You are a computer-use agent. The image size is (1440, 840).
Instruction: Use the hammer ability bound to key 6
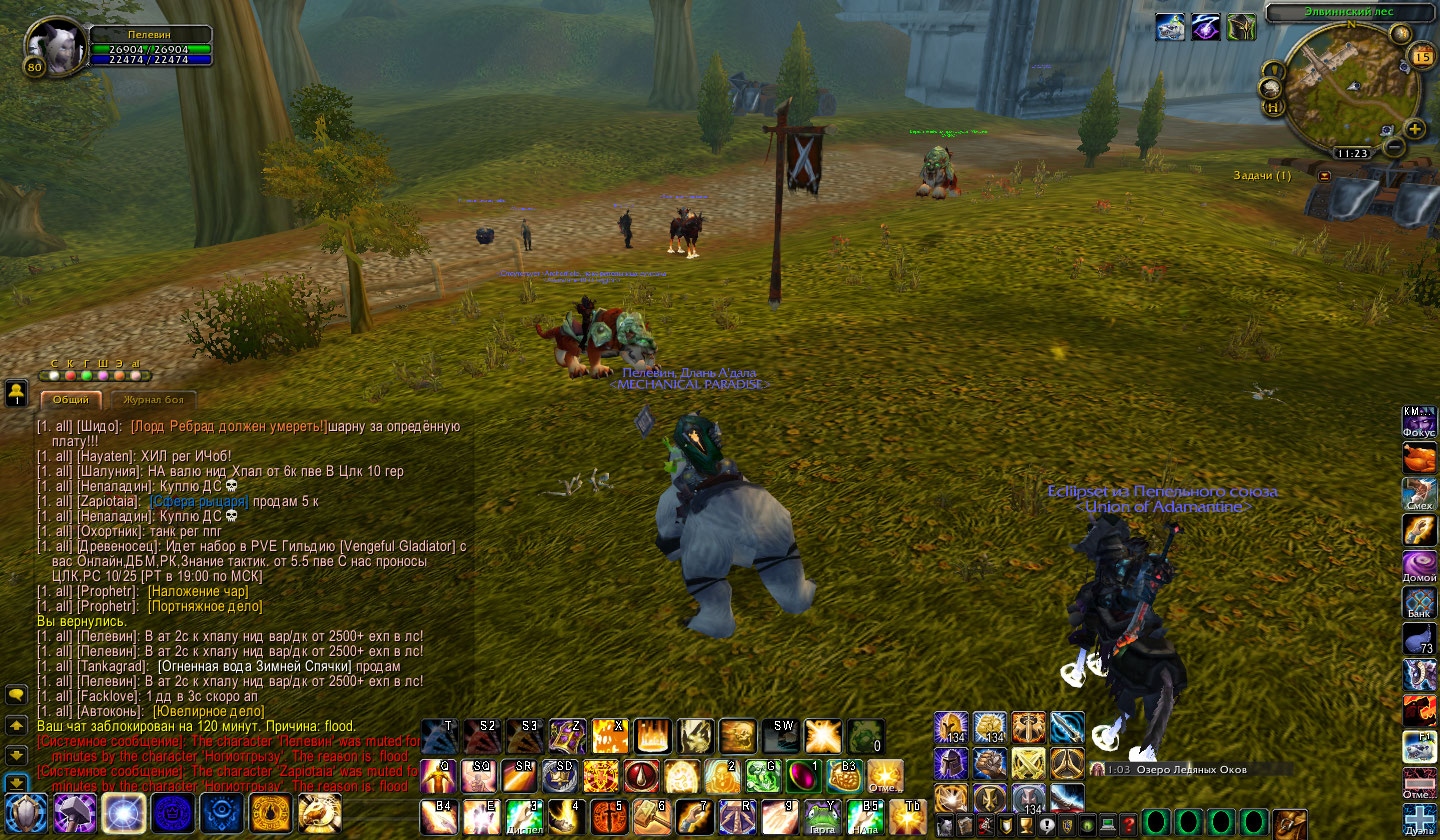pos(650,816)
